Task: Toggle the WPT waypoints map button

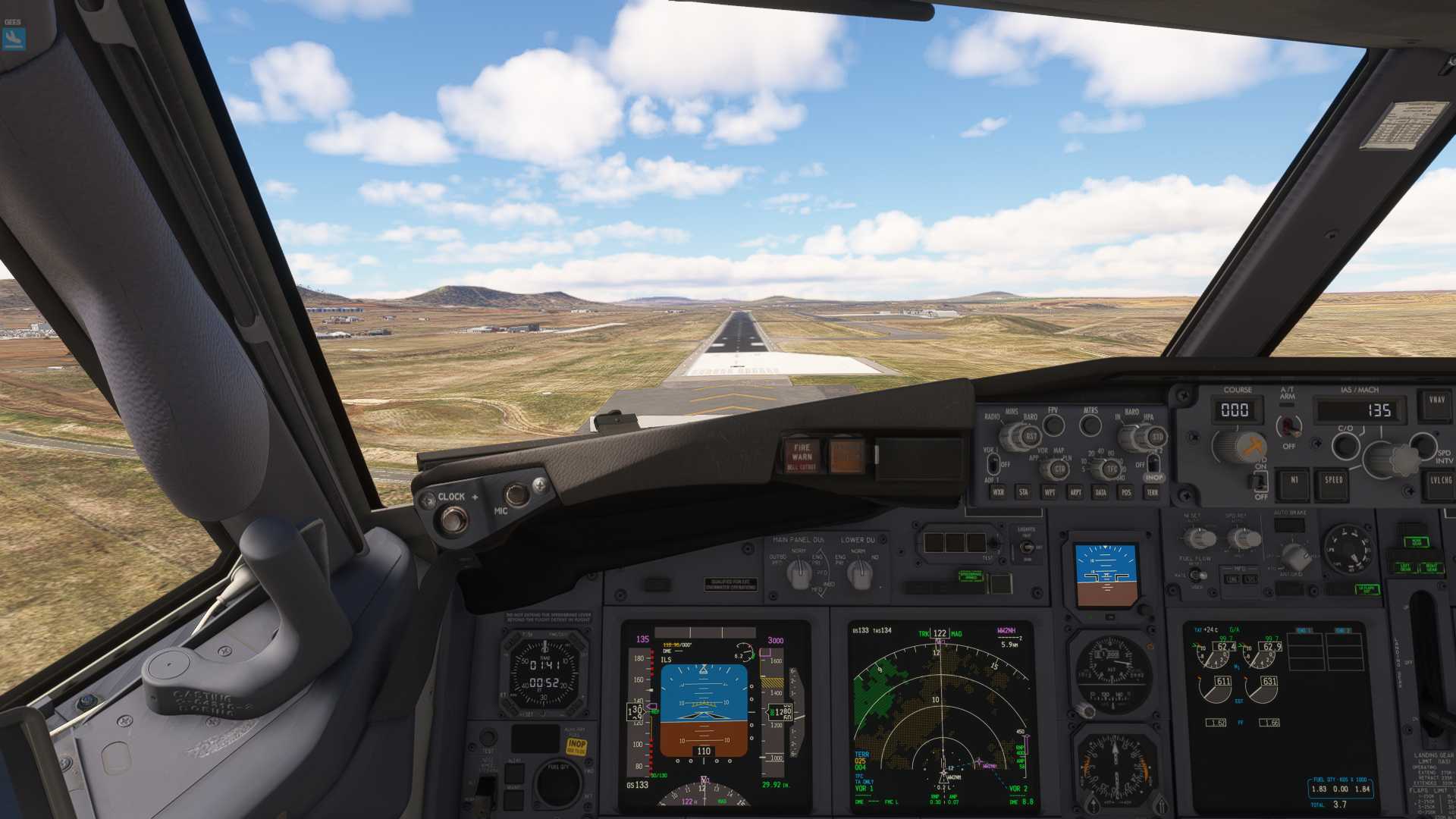Action: 1050,492
